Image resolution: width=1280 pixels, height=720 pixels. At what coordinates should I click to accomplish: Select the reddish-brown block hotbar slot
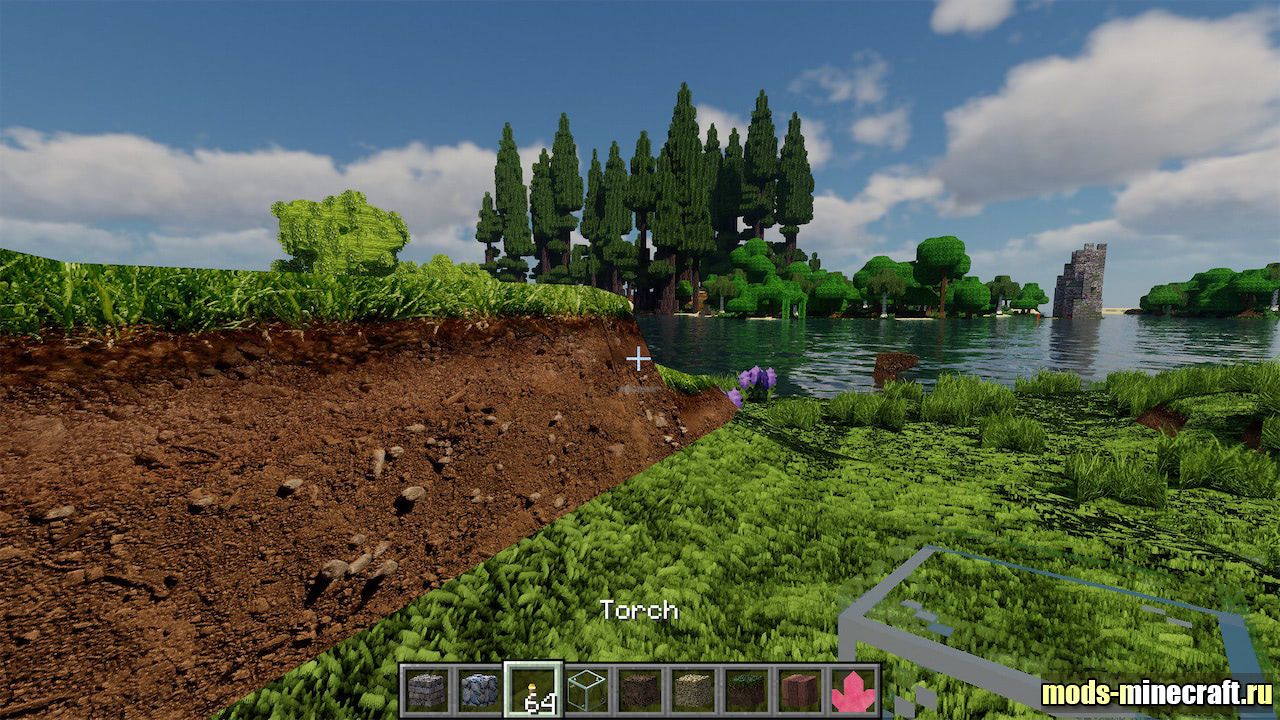pyautogui.click(x=800, y=690)
